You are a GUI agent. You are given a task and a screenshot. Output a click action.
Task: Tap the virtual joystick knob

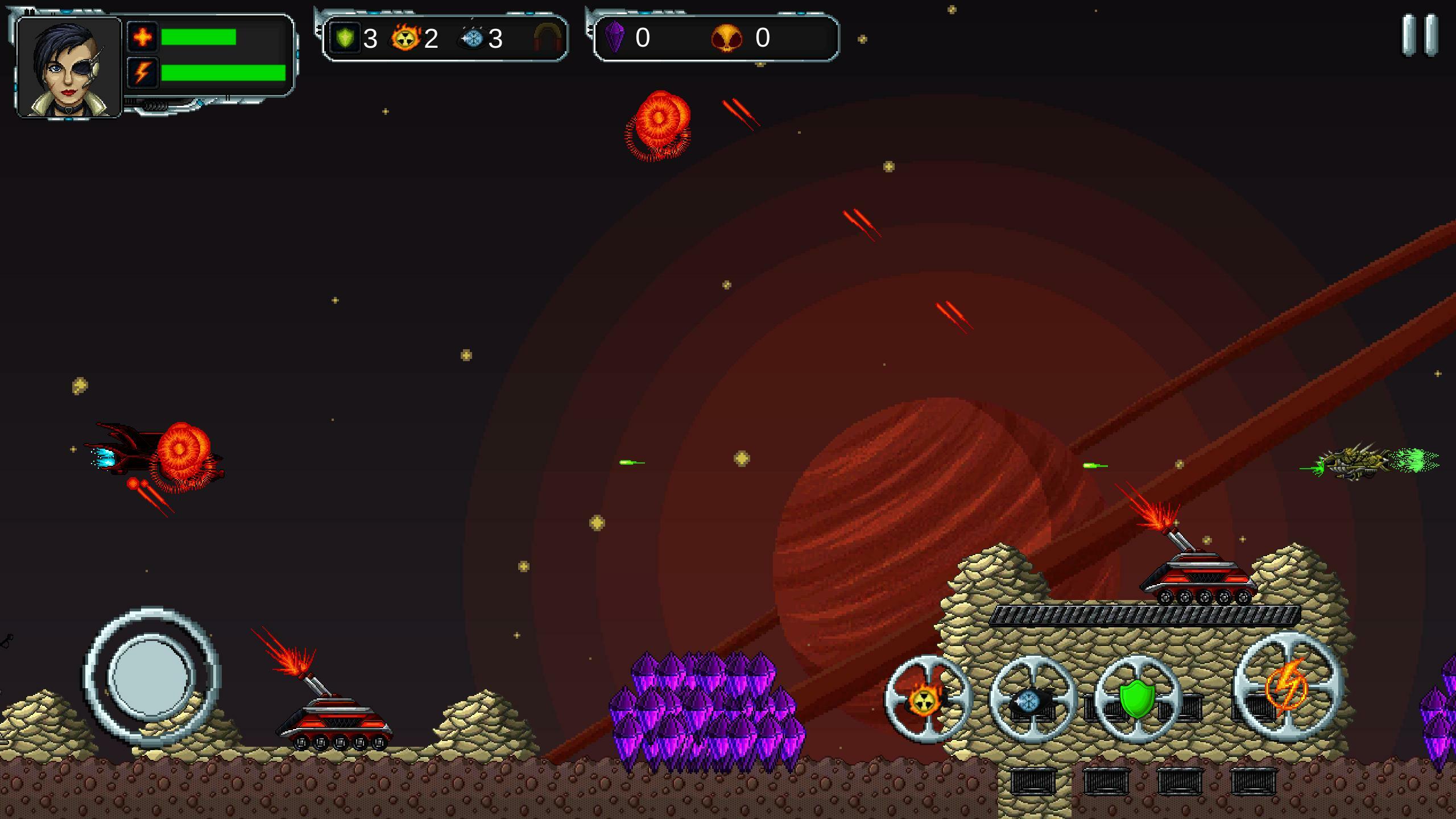(151, 677)
